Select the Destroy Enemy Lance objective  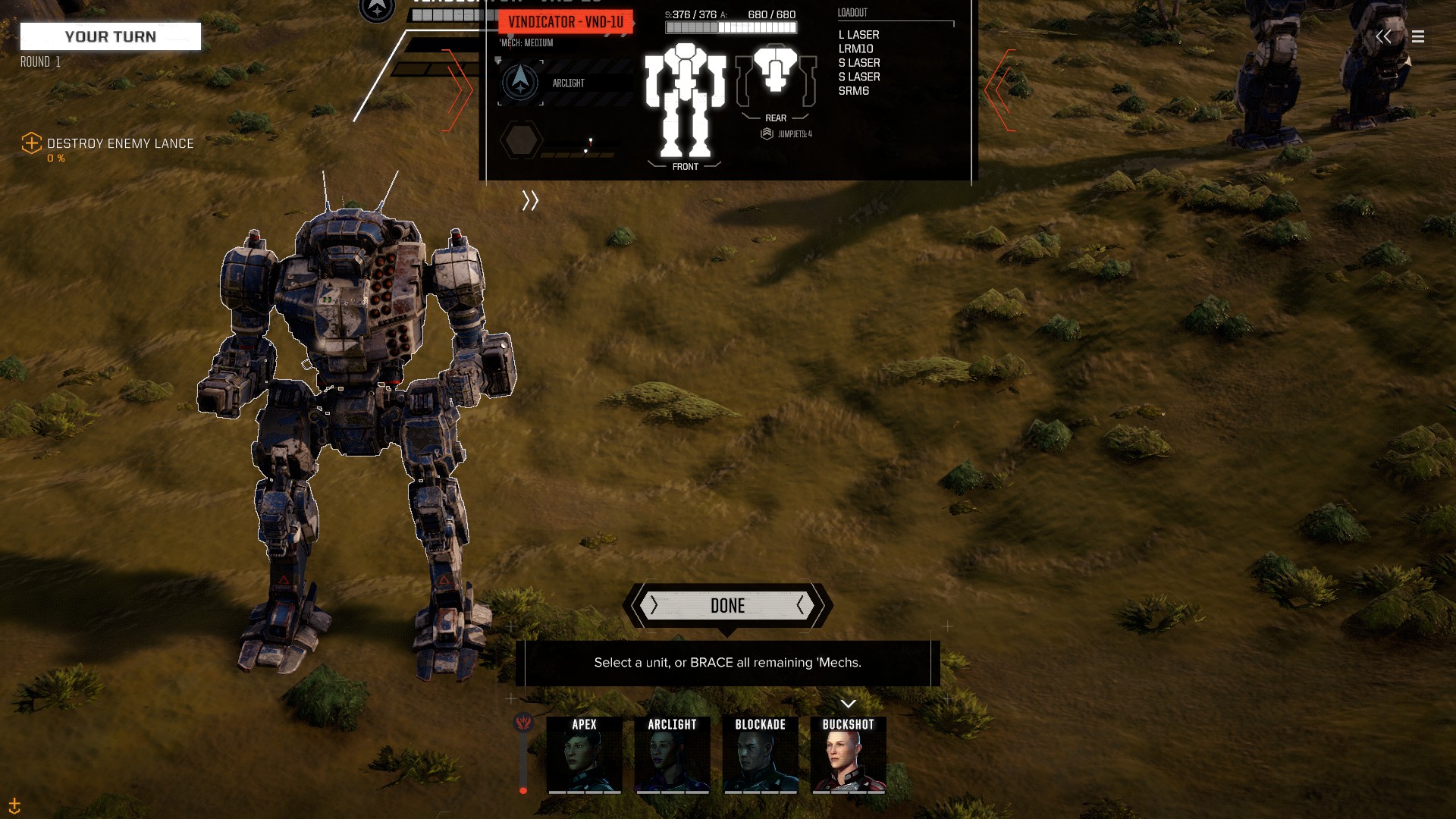pyautogui.click(x=120, y=143)
